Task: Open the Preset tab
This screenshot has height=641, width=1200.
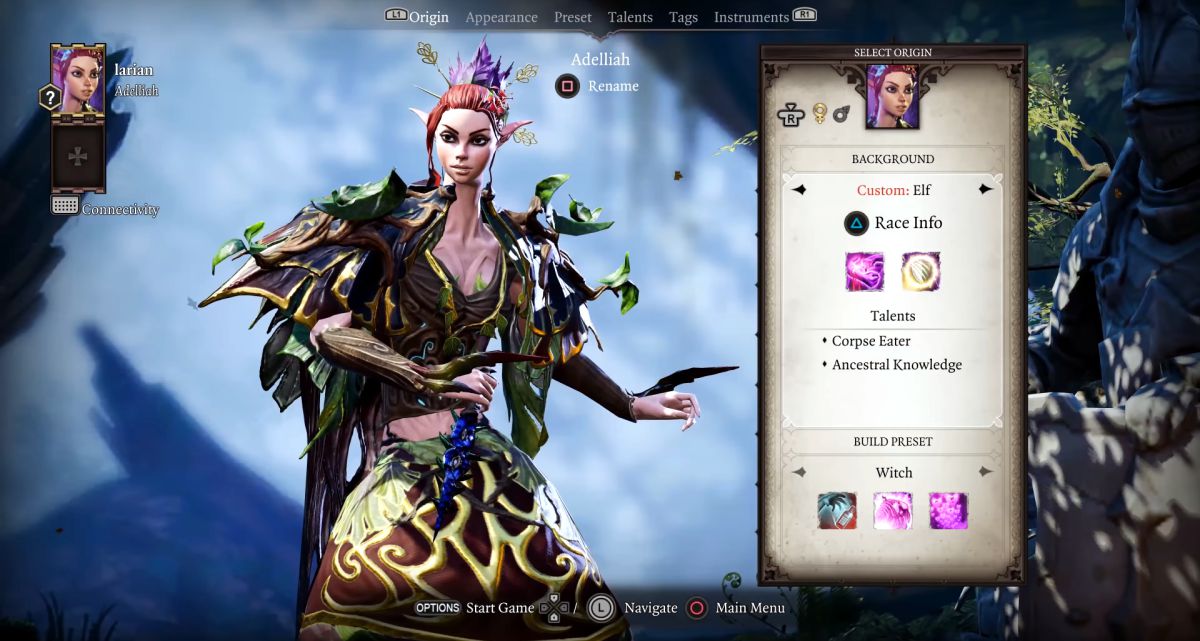Action: coord(573,17)
